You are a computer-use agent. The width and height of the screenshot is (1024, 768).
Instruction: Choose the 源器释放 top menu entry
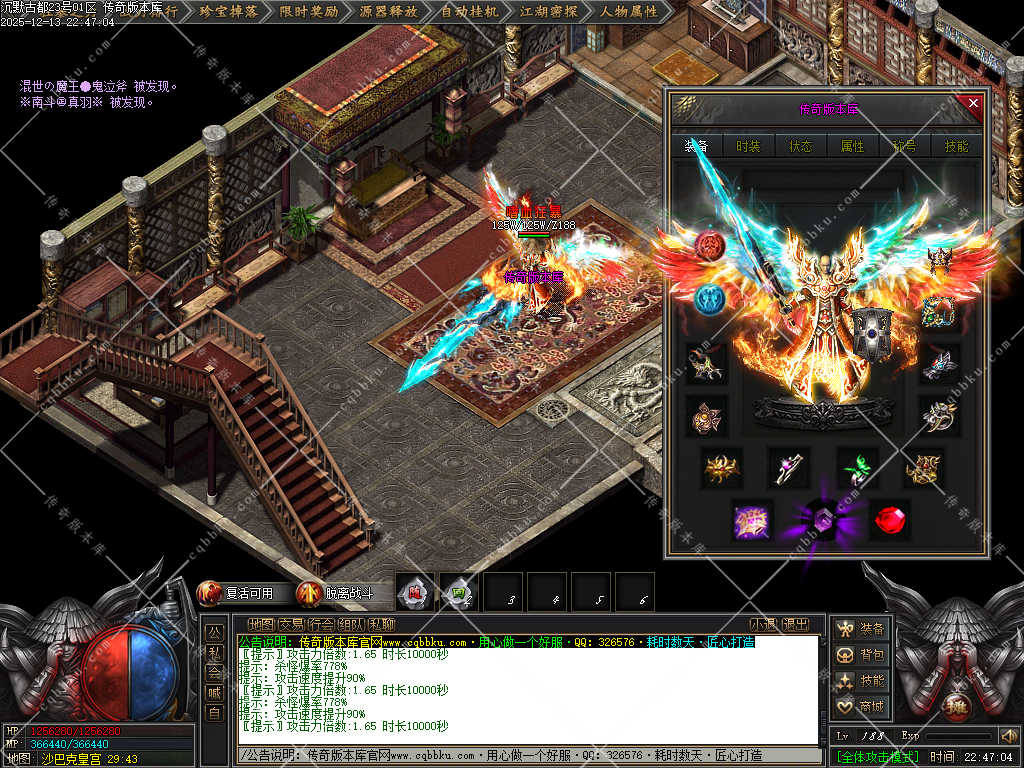click(x=389, y=12)
